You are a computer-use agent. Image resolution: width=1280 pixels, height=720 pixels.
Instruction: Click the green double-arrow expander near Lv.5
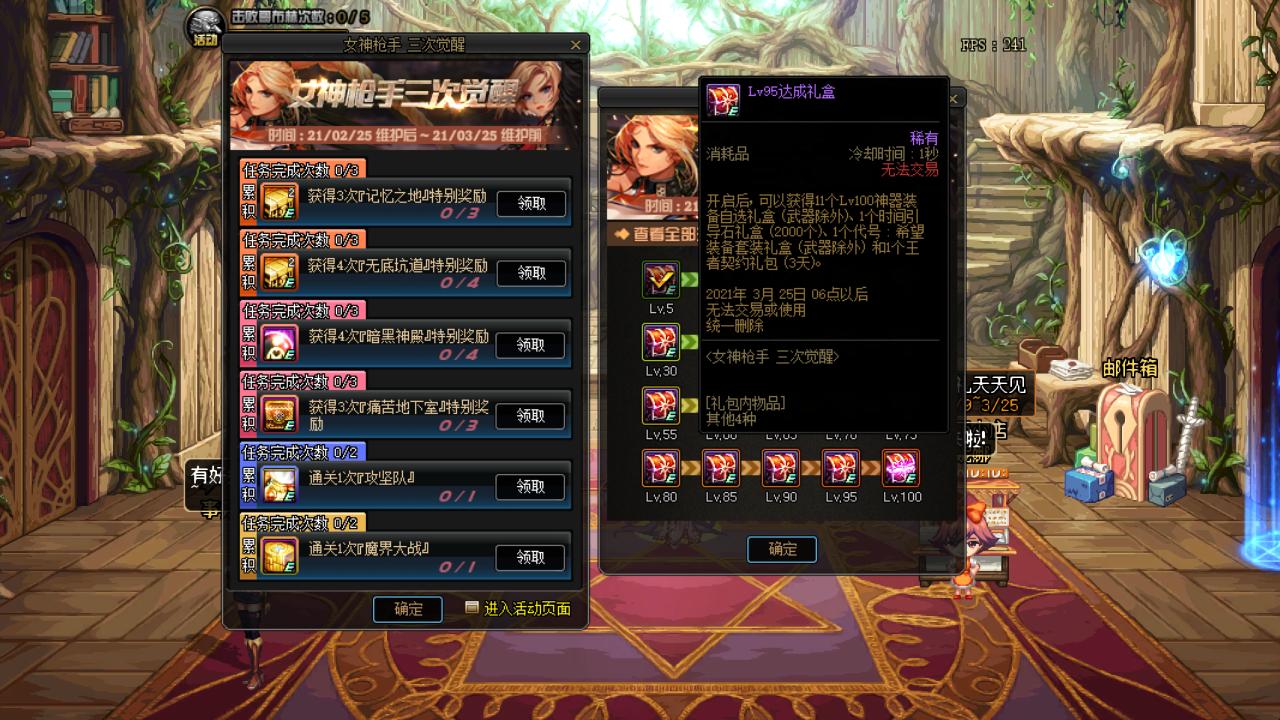(x=689, y=278)
